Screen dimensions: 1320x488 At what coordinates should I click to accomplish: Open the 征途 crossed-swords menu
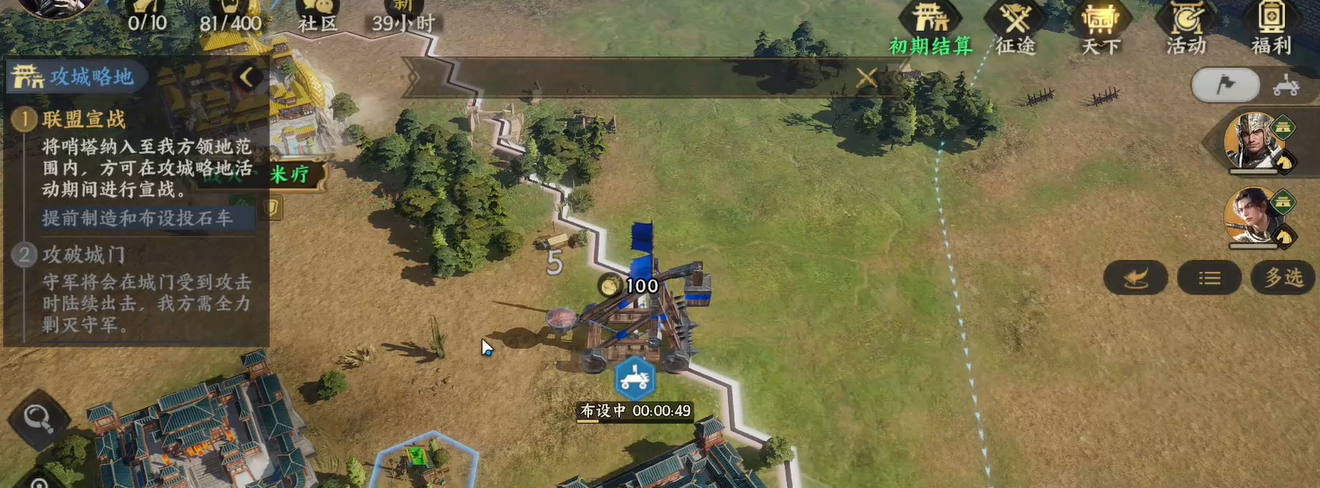click(x=1015, y=26)
